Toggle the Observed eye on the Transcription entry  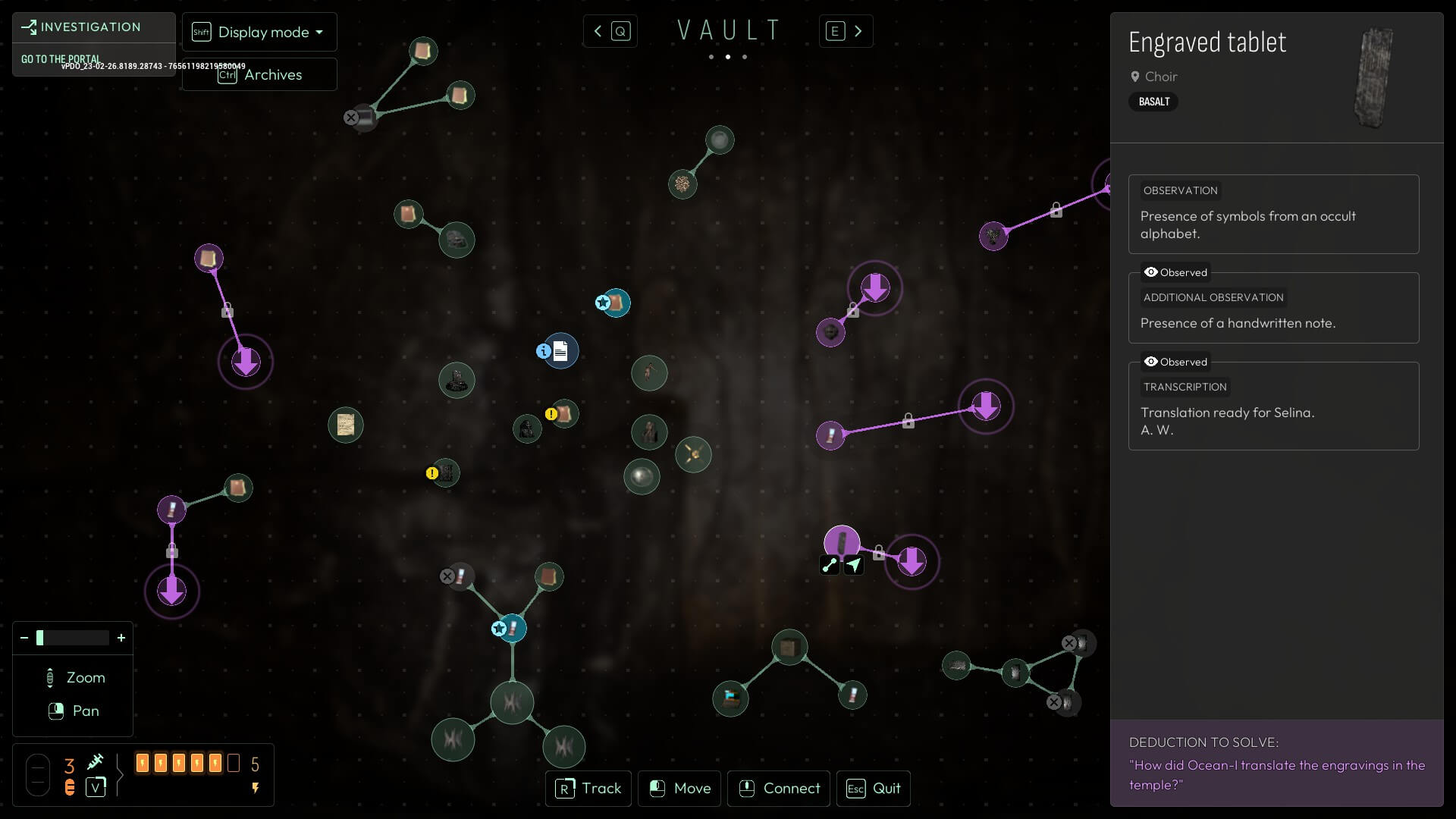(1152, 362)
